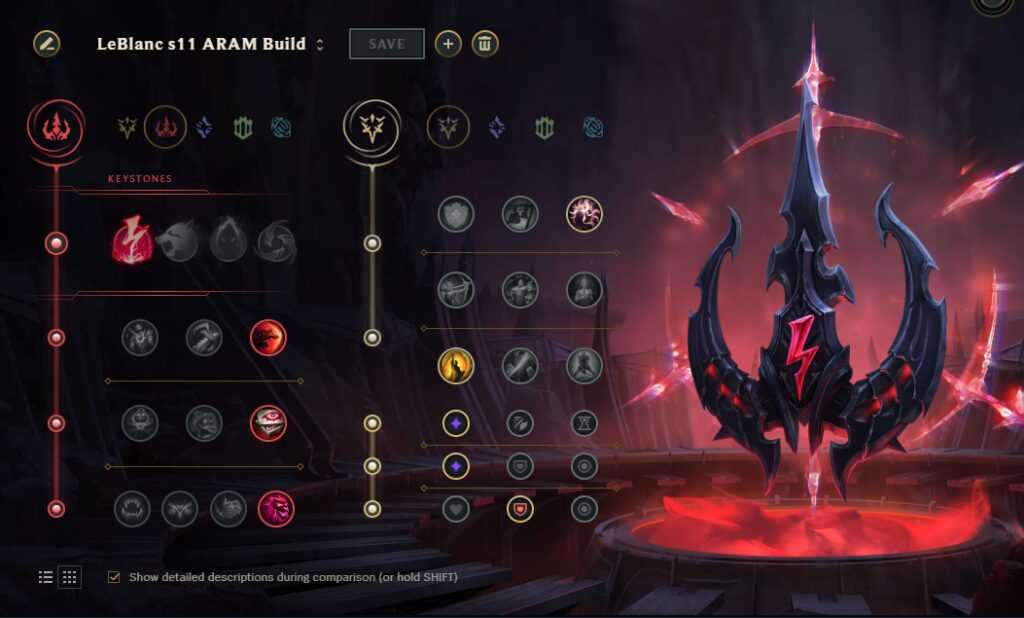Toggle the detailed descriptions checkbox

pyautogui.click(x=114, y=577)
